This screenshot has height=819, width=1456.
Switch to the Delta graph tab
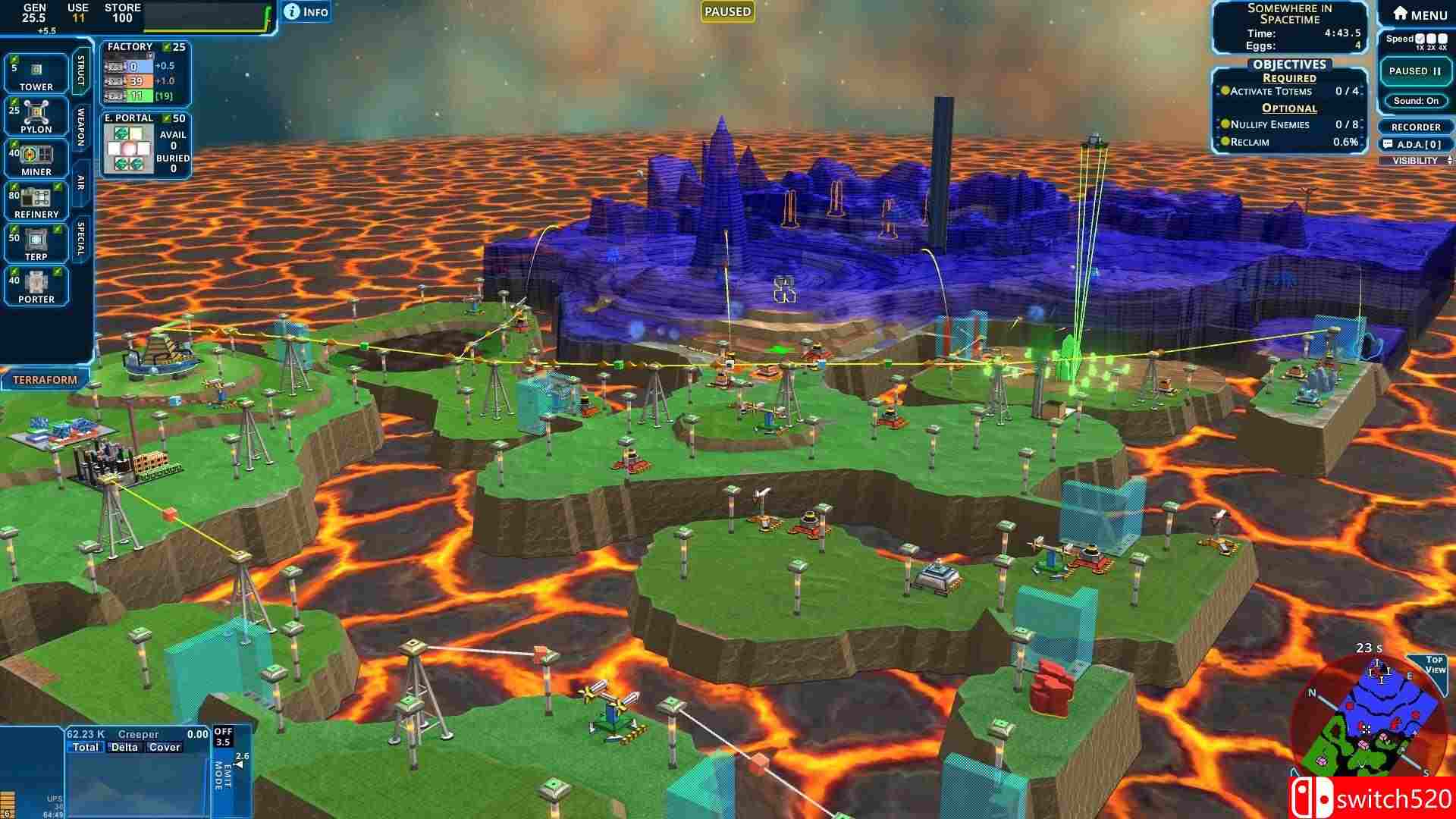click(125, 747)
